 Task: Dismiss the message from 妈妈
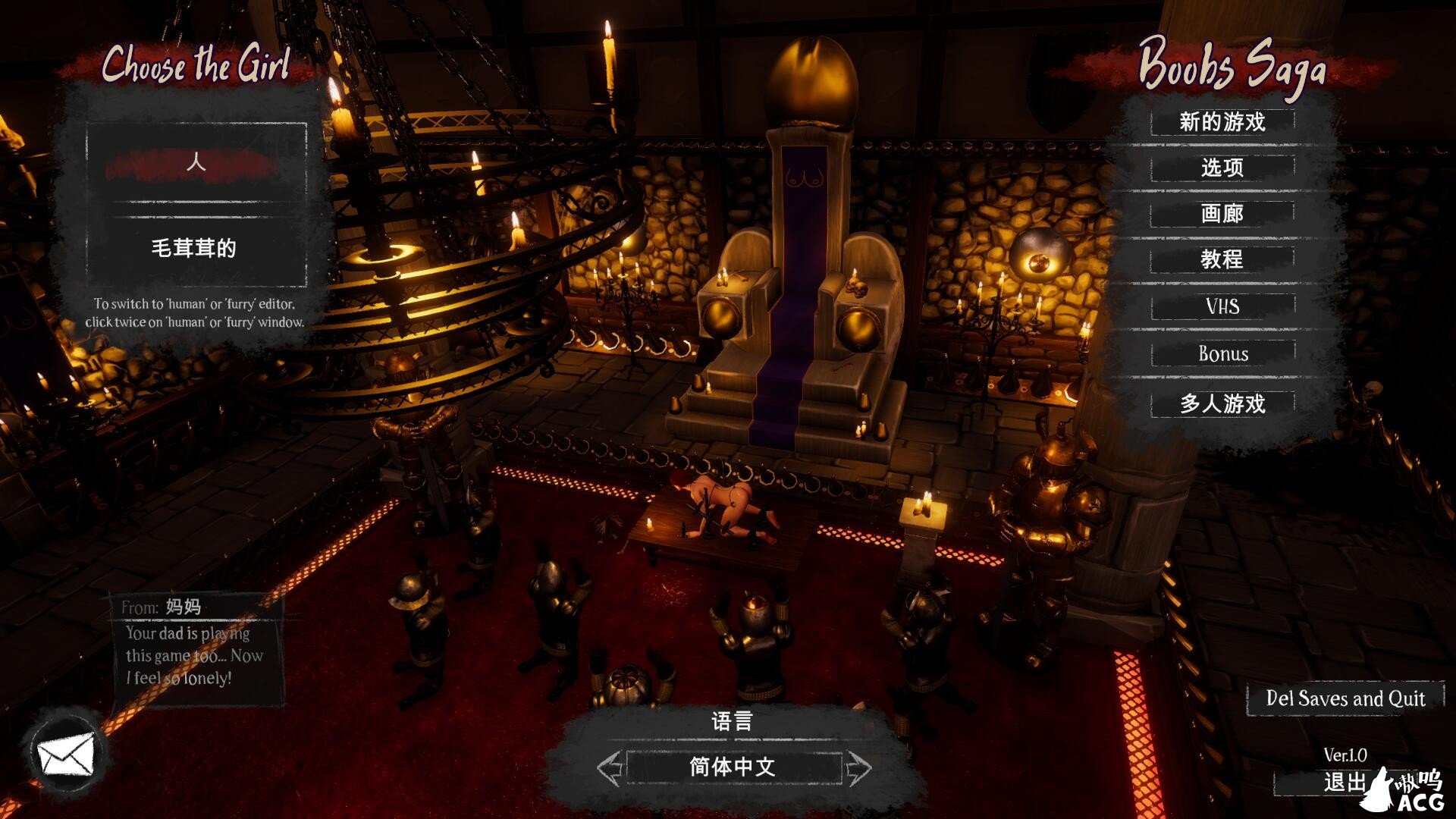click(199, 648)
